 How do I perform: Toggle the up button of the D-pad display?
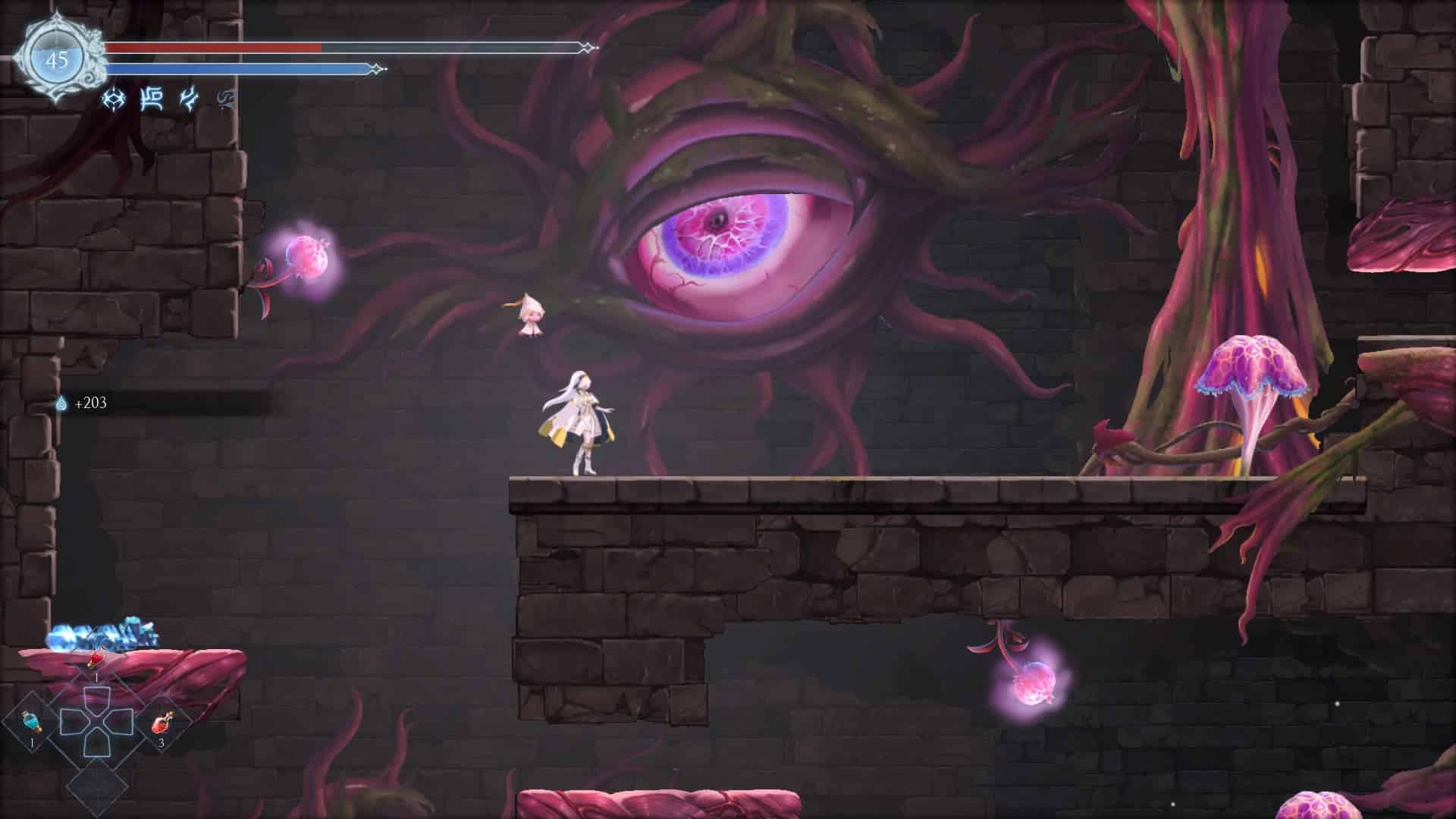click(x=96, y=695)
